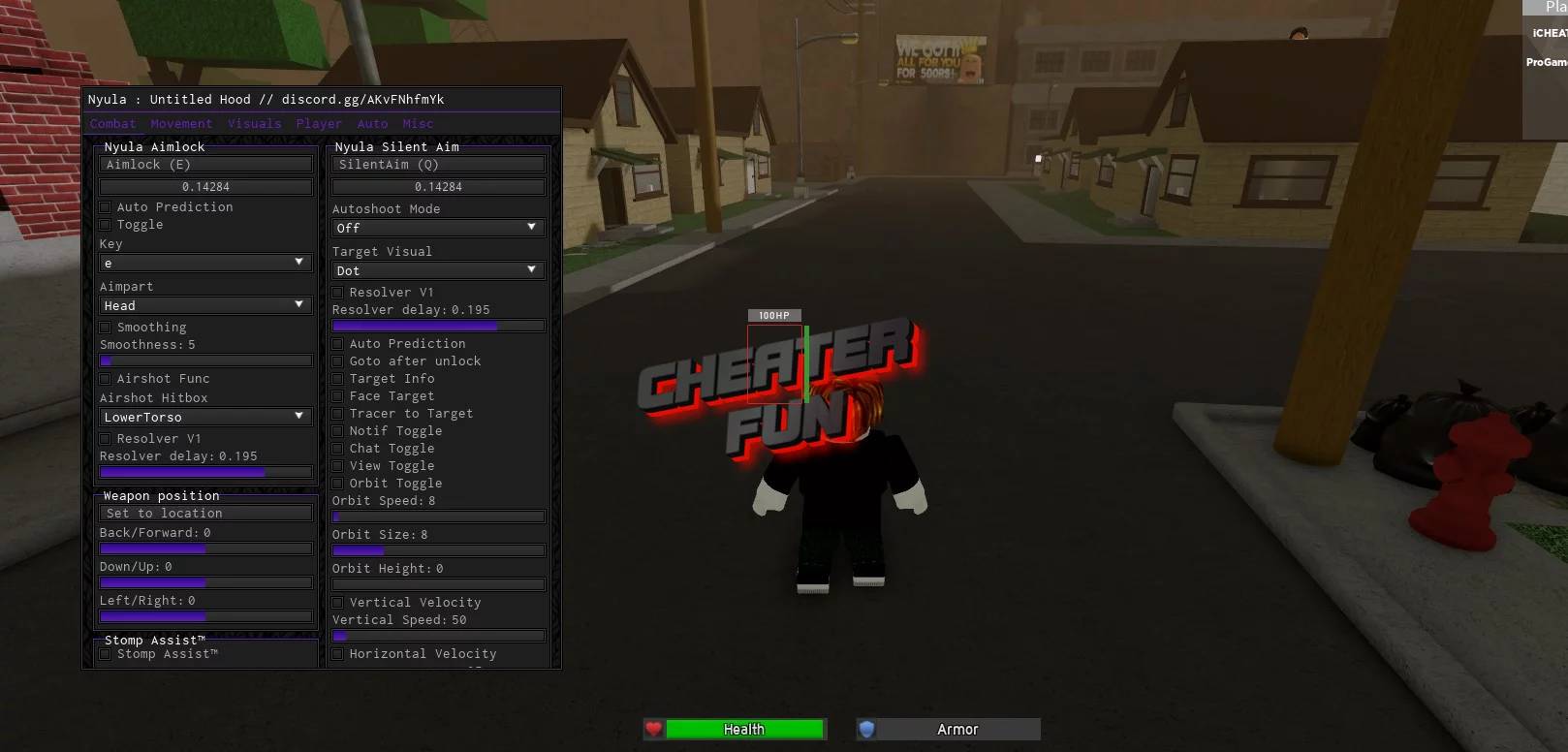Enable the Airshot Func option
Screen dimensions: 1568x752
pos(105,378)
